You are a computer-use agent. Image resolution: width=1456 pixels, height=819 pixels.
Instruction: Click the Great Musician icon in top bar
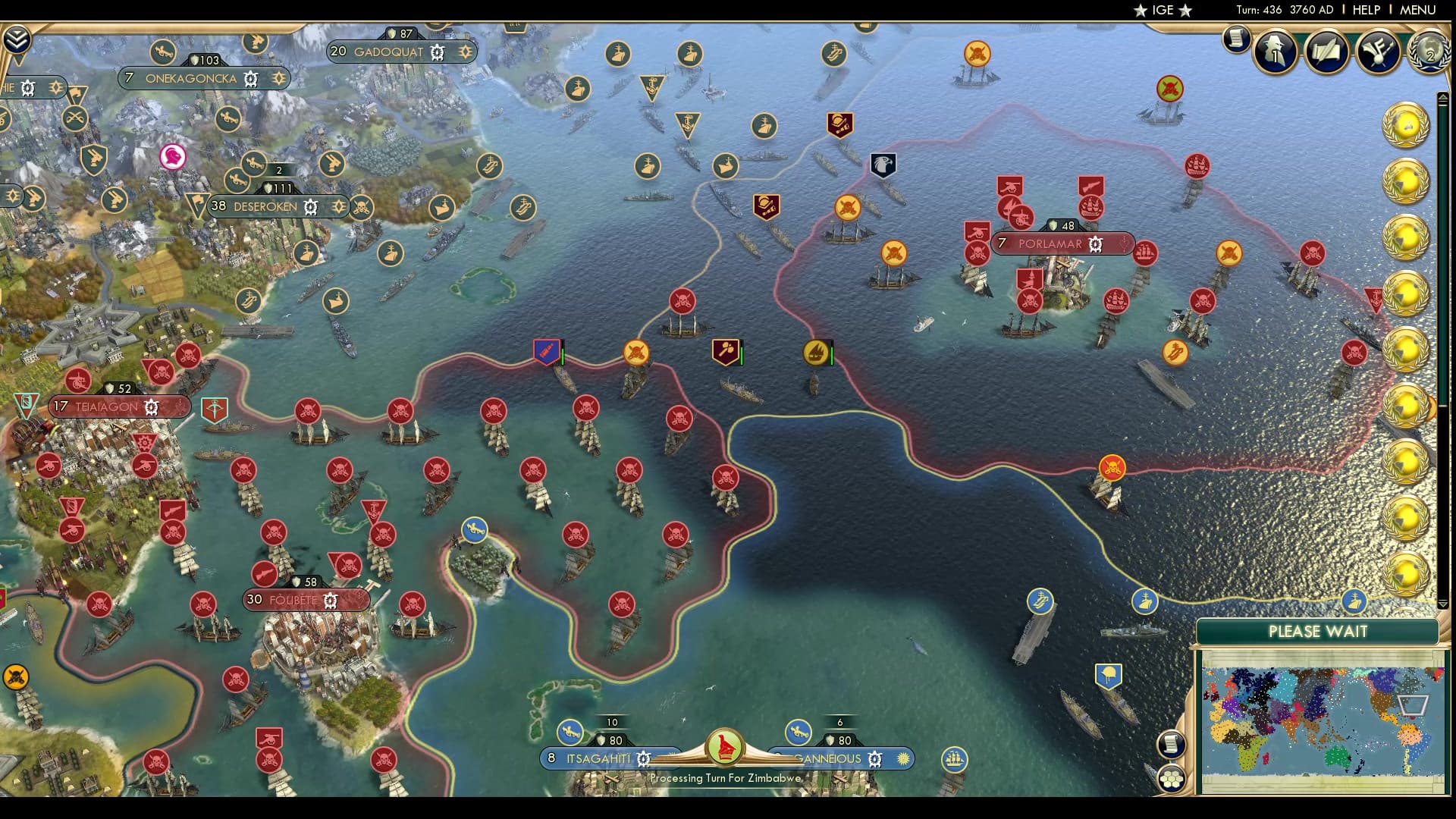[1376, 52]
